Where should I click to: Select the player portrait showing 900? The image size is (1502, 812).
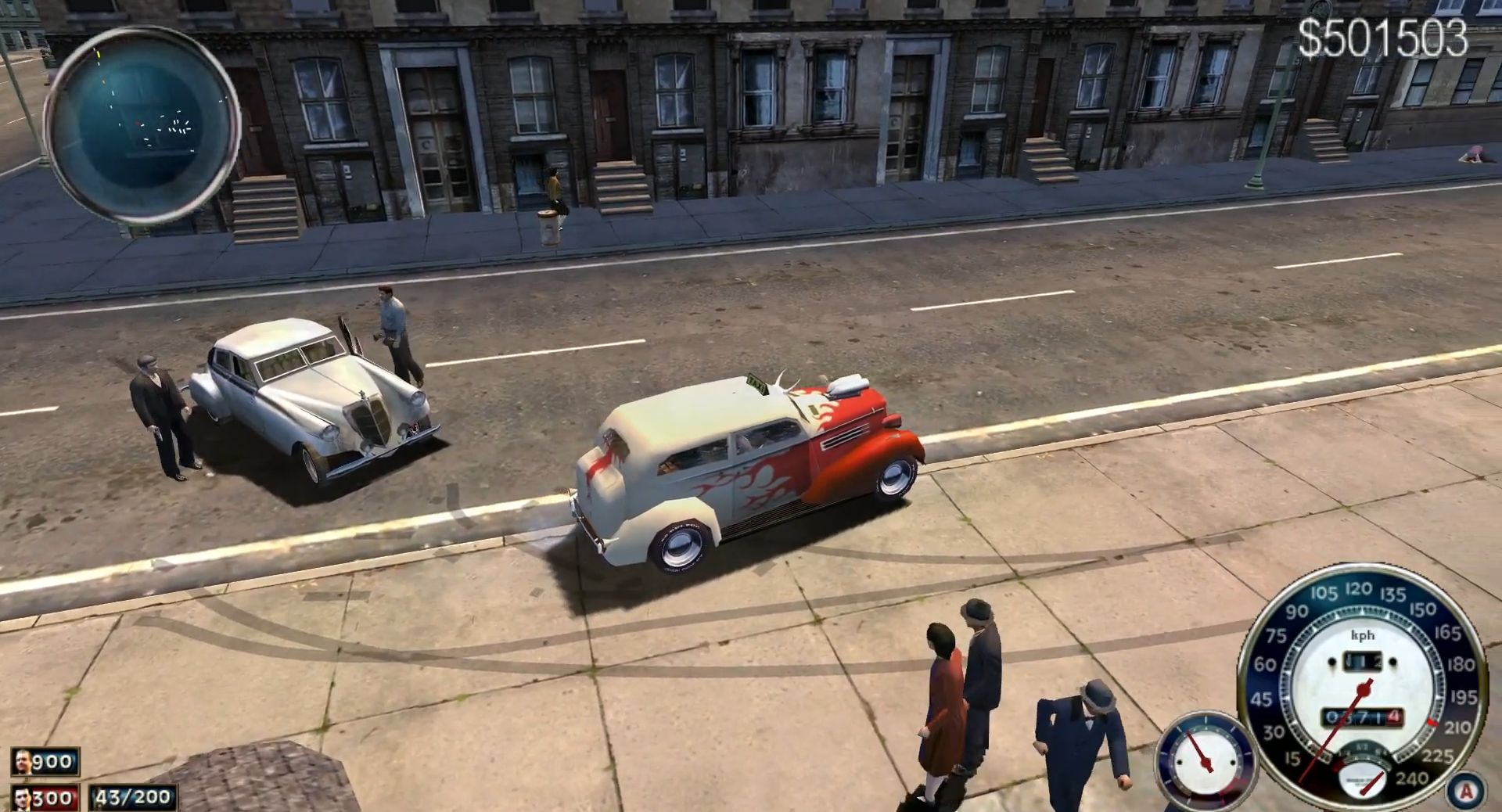(x=23, y=761)
